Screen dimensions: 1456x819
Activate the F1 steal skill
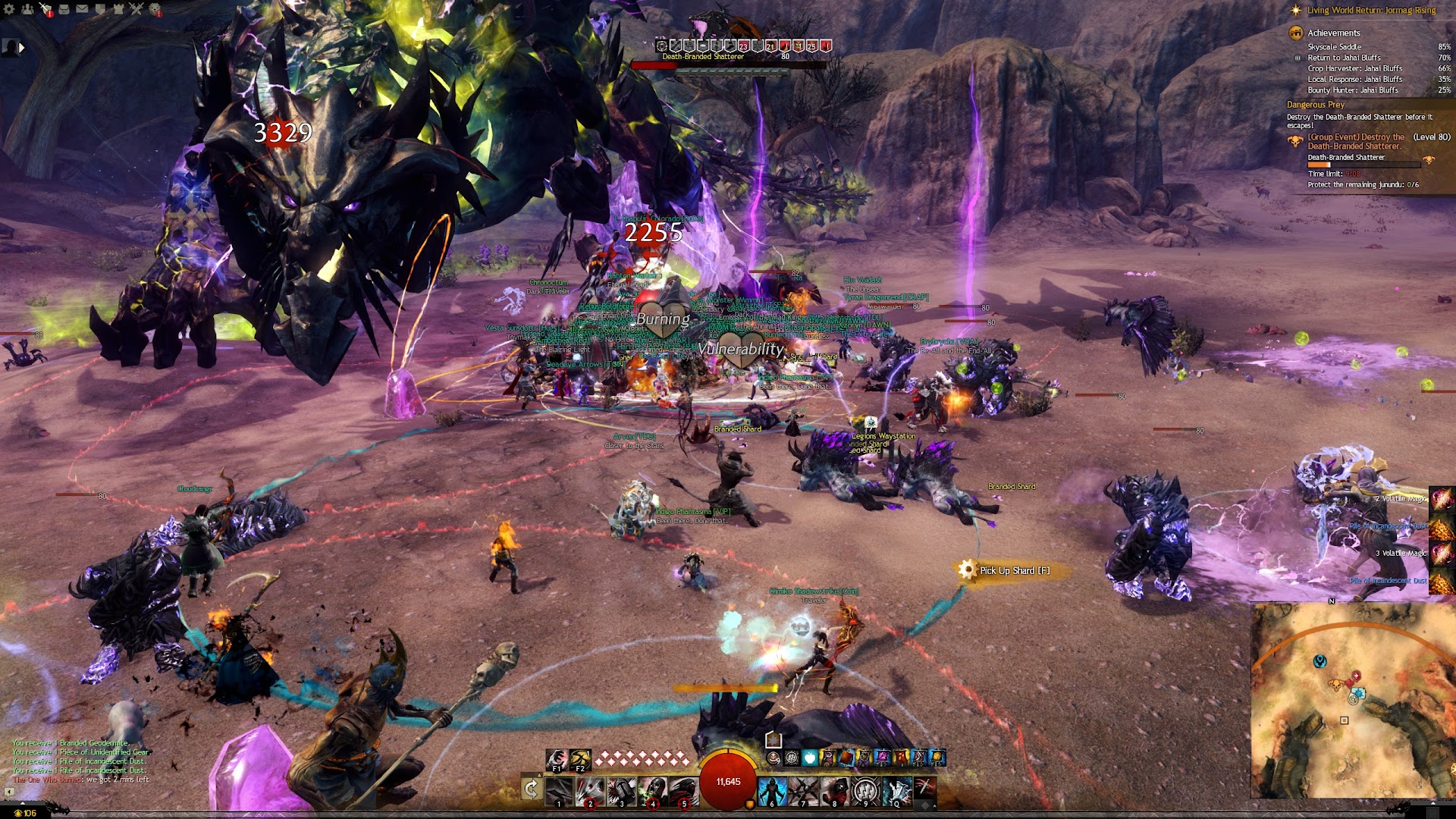(557, 758)
